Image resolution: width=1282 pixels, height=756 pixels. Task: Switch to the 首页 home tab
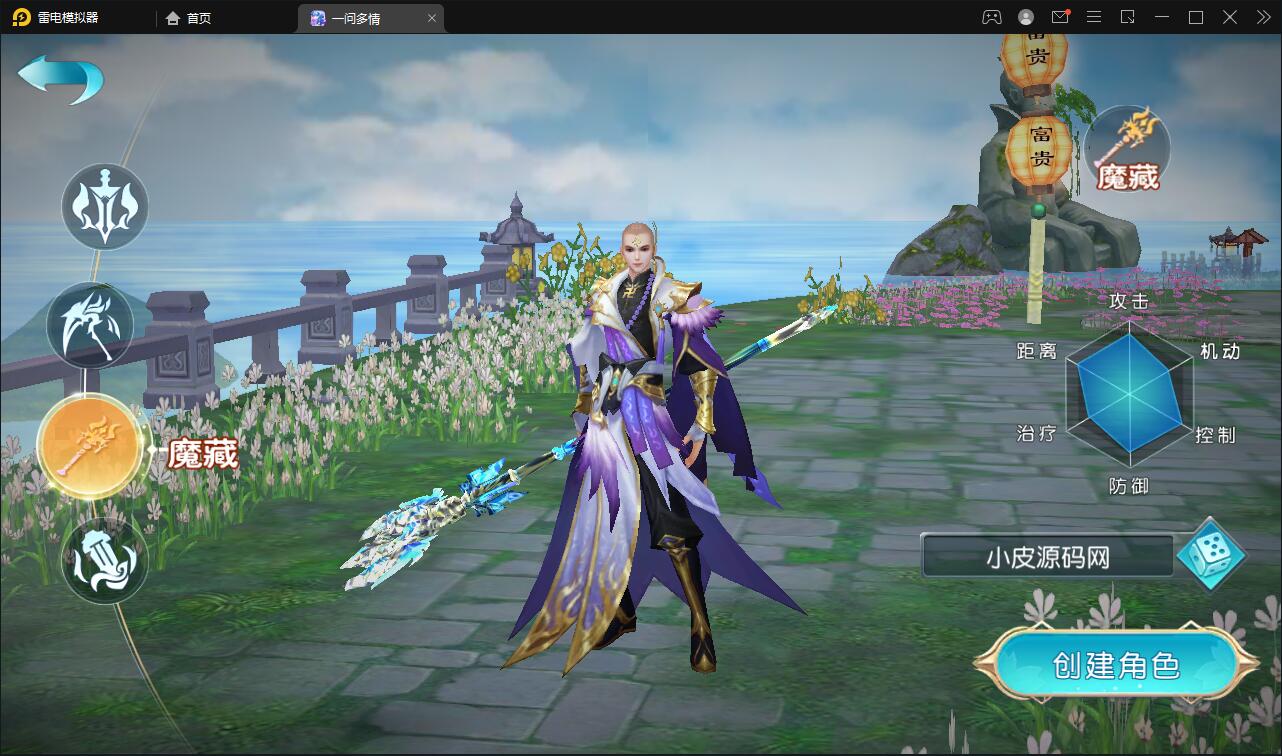(189, 18)
